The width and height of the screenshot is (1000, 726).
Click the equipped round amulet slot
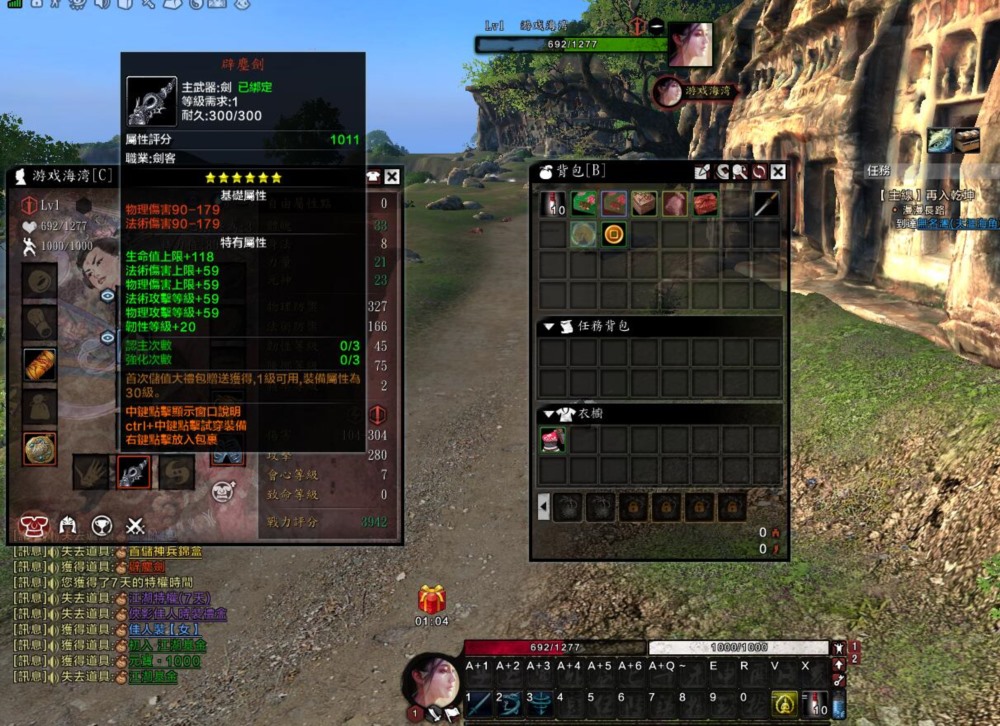(x=40, y=449)
